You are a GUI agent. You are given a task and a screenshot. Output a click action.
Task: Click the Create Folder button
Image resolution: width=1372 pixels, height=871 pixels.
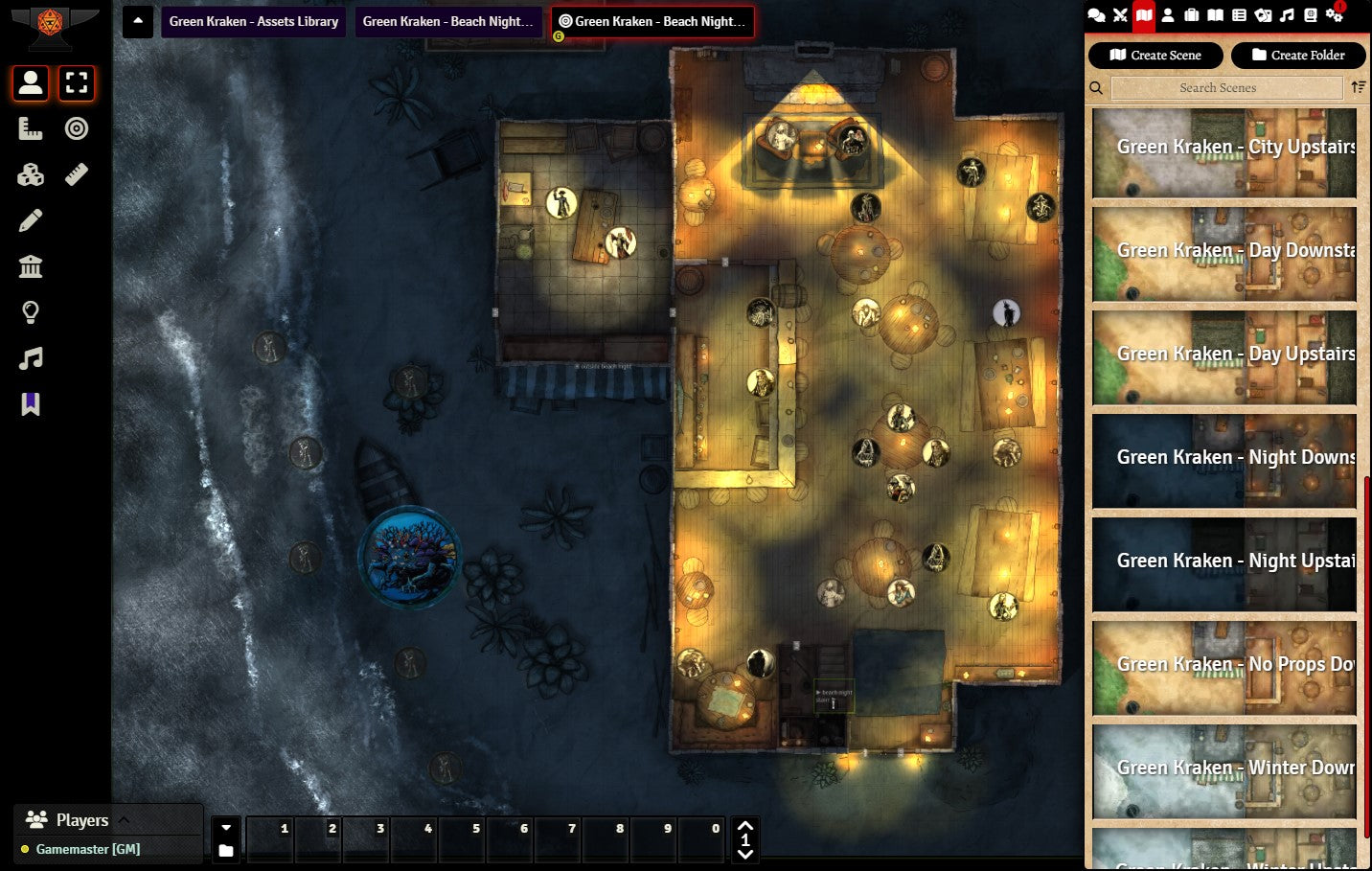tap(1298, 56)
